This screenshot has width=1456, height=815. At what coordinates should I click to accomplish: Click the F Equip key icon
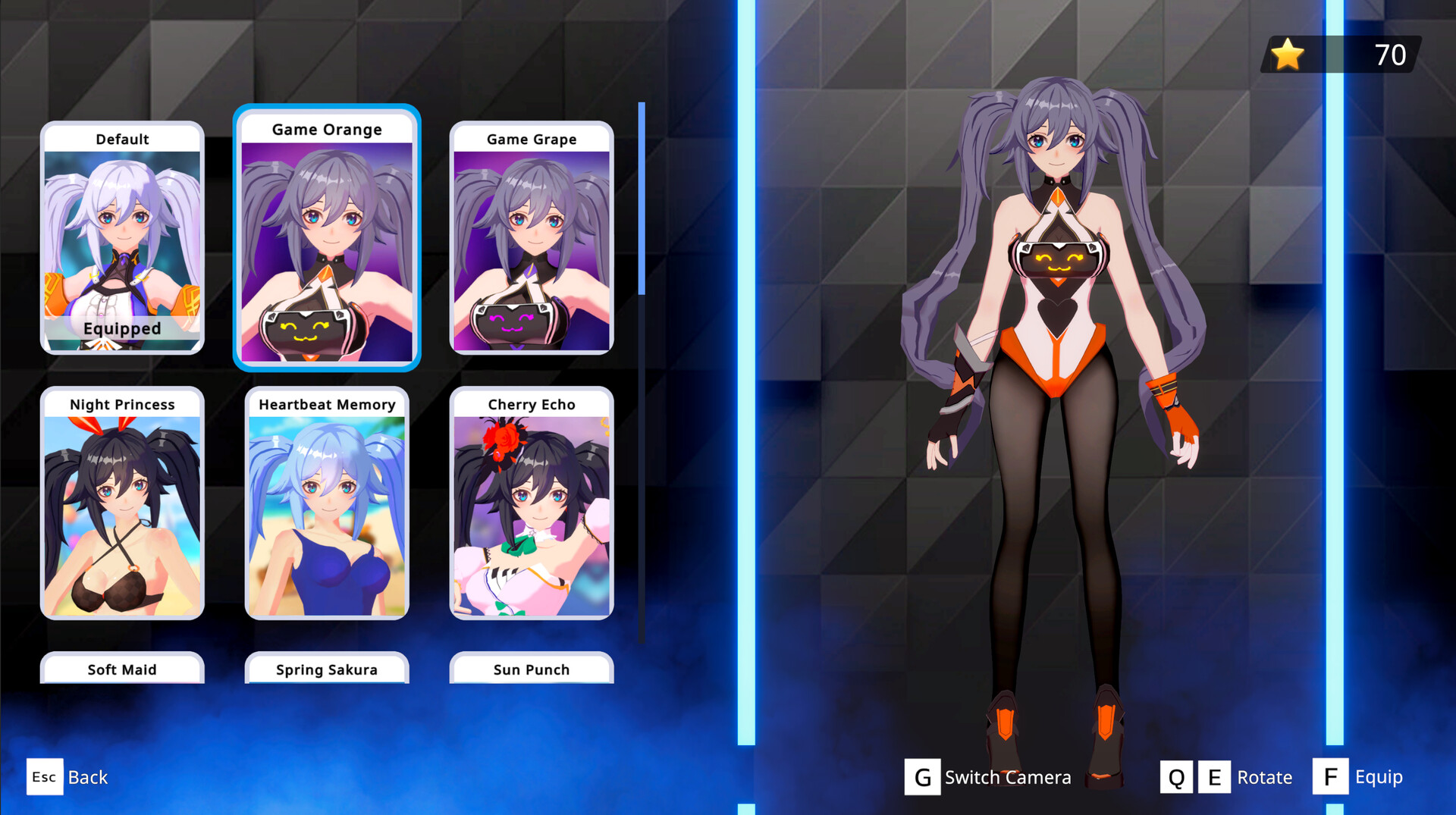click(1330, 776)
